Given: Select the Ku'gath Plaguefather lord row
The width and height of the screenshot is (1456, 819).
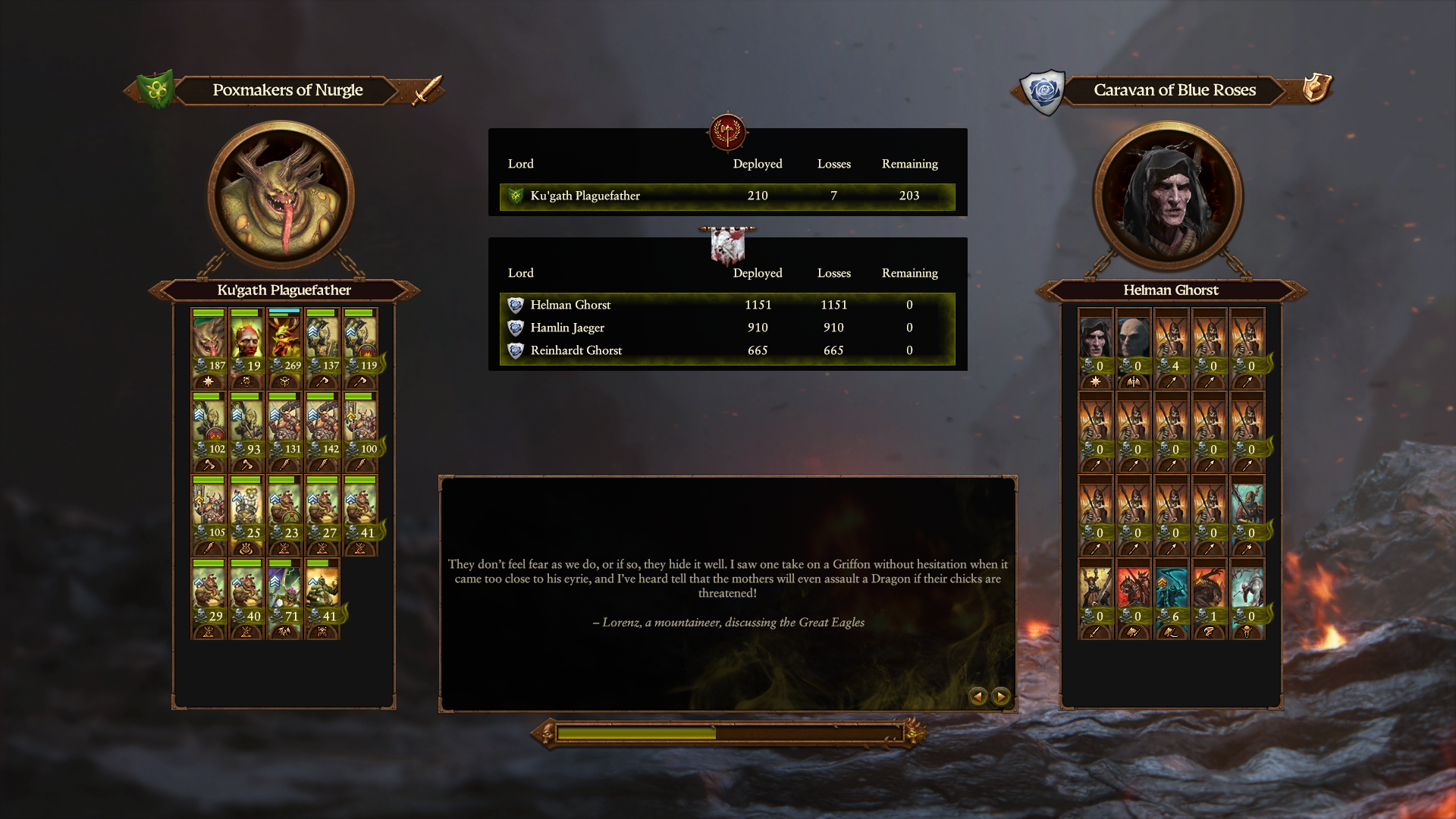Looking at the screenshot, I should 726,196.
